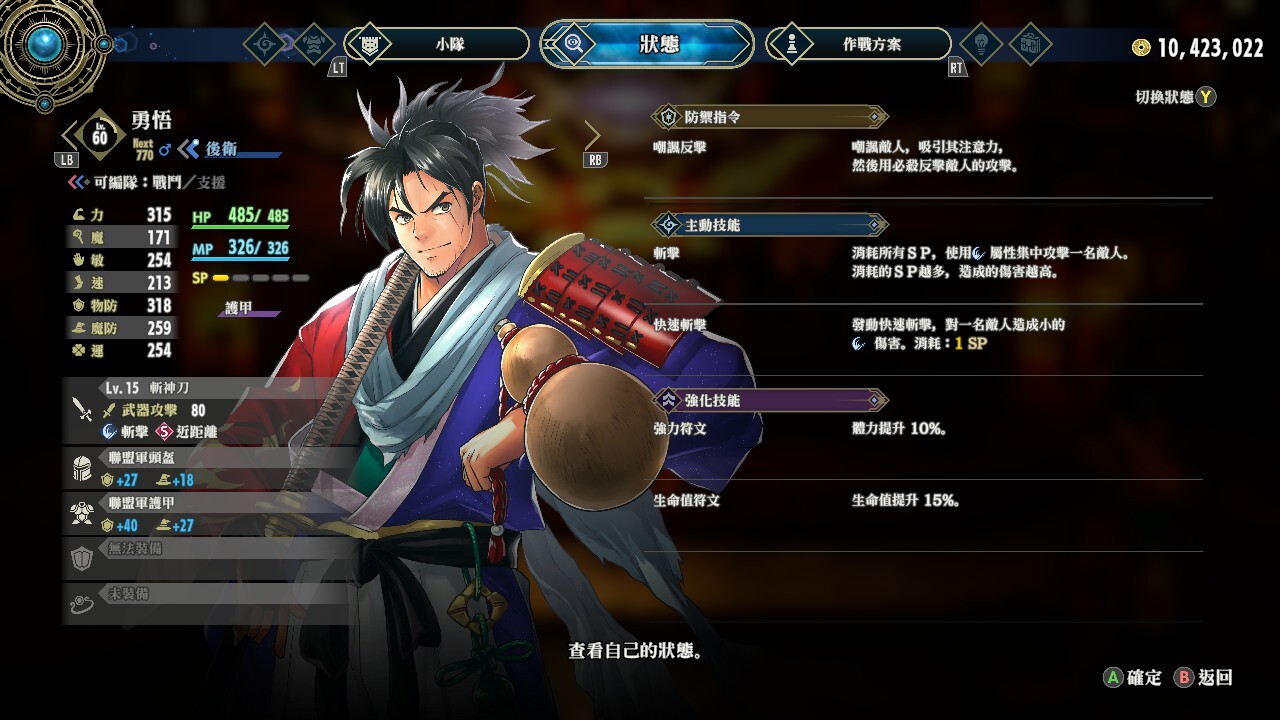Switch to the 小隊 tab

point(436,44)
